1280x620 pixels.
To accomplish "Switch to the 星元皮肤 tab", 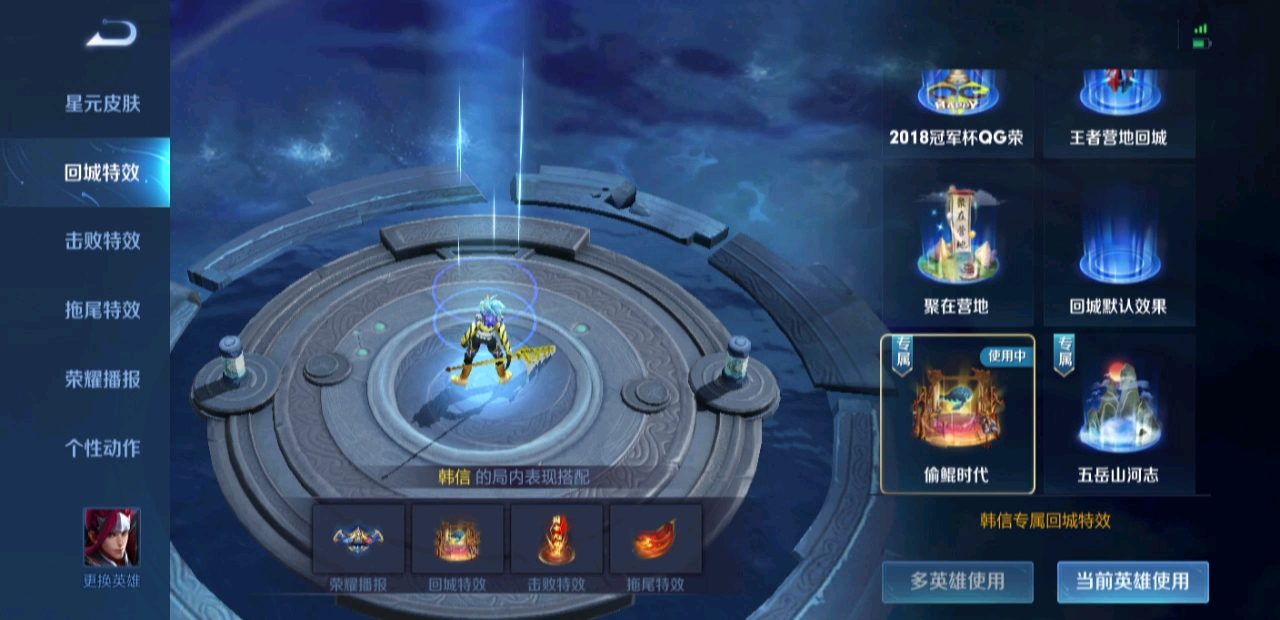I will (102, 103).
